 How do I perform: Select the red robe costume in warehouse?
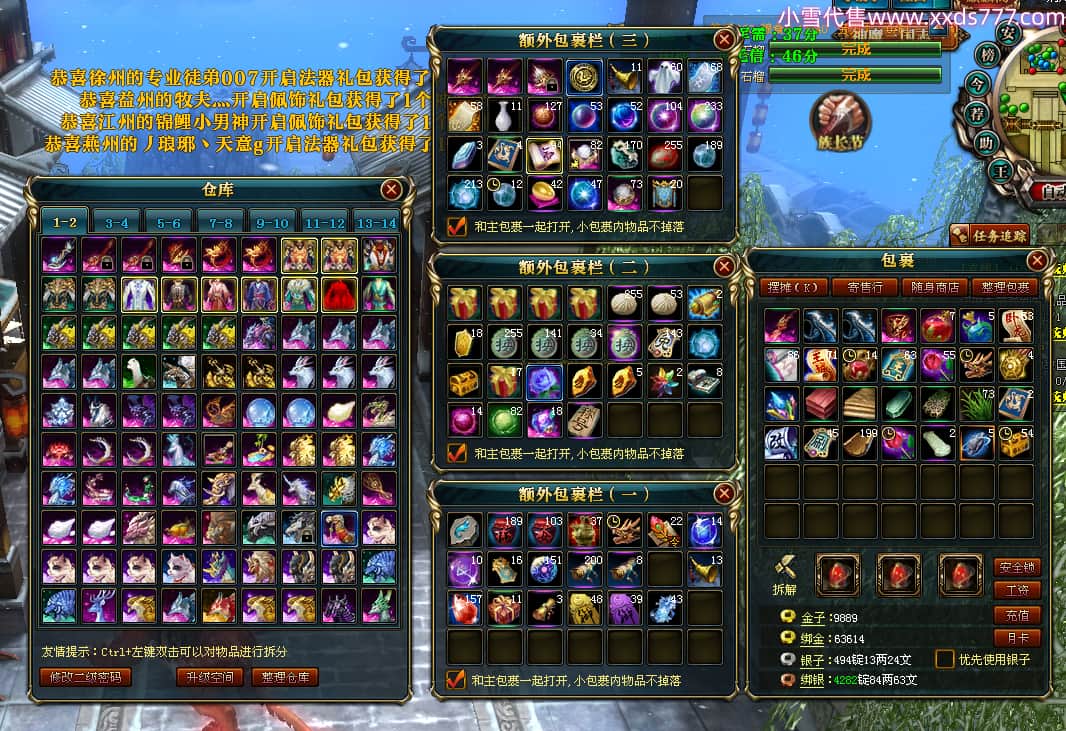tap(339, 295)
